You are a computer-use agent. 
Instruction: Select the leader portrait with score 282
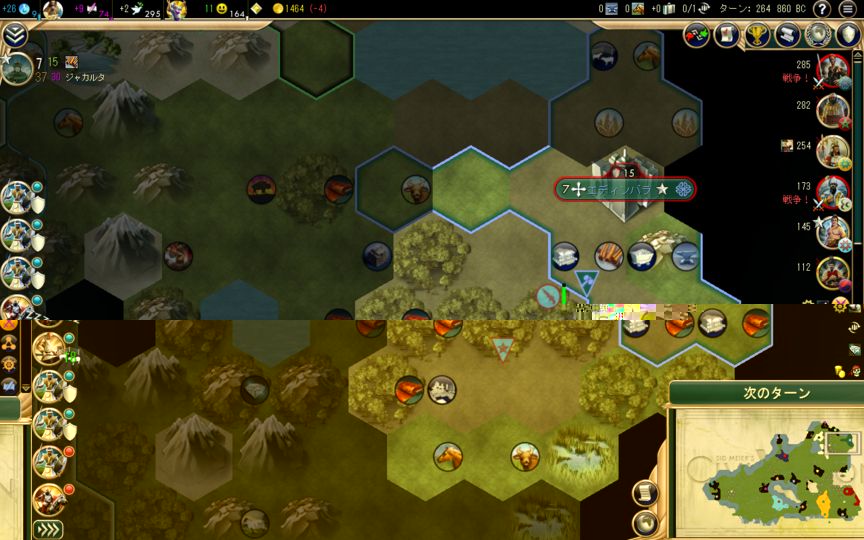click(x=832, y=111)
